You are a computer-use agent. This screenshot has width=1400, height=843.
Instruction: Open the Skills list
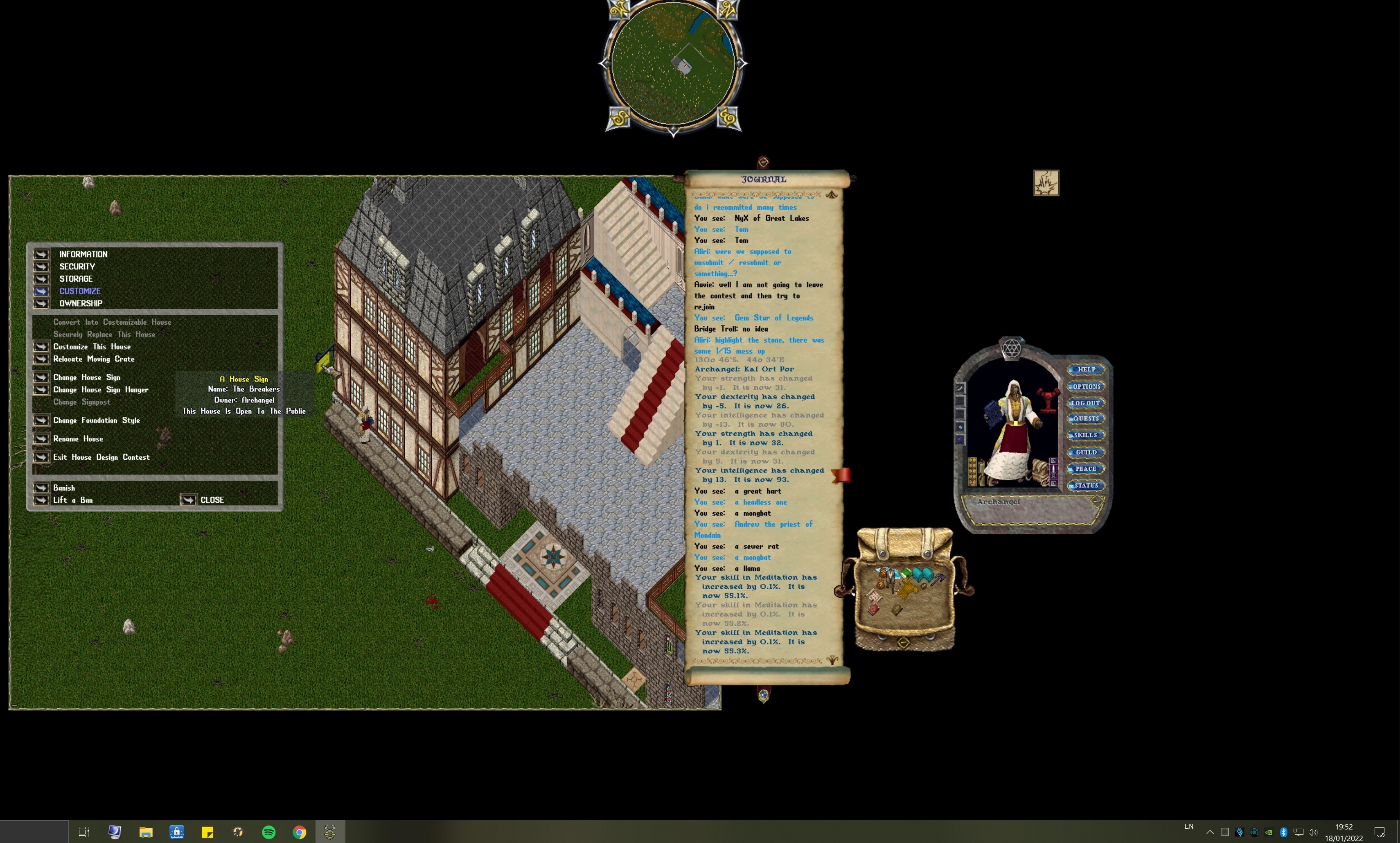coord(1086,435)
